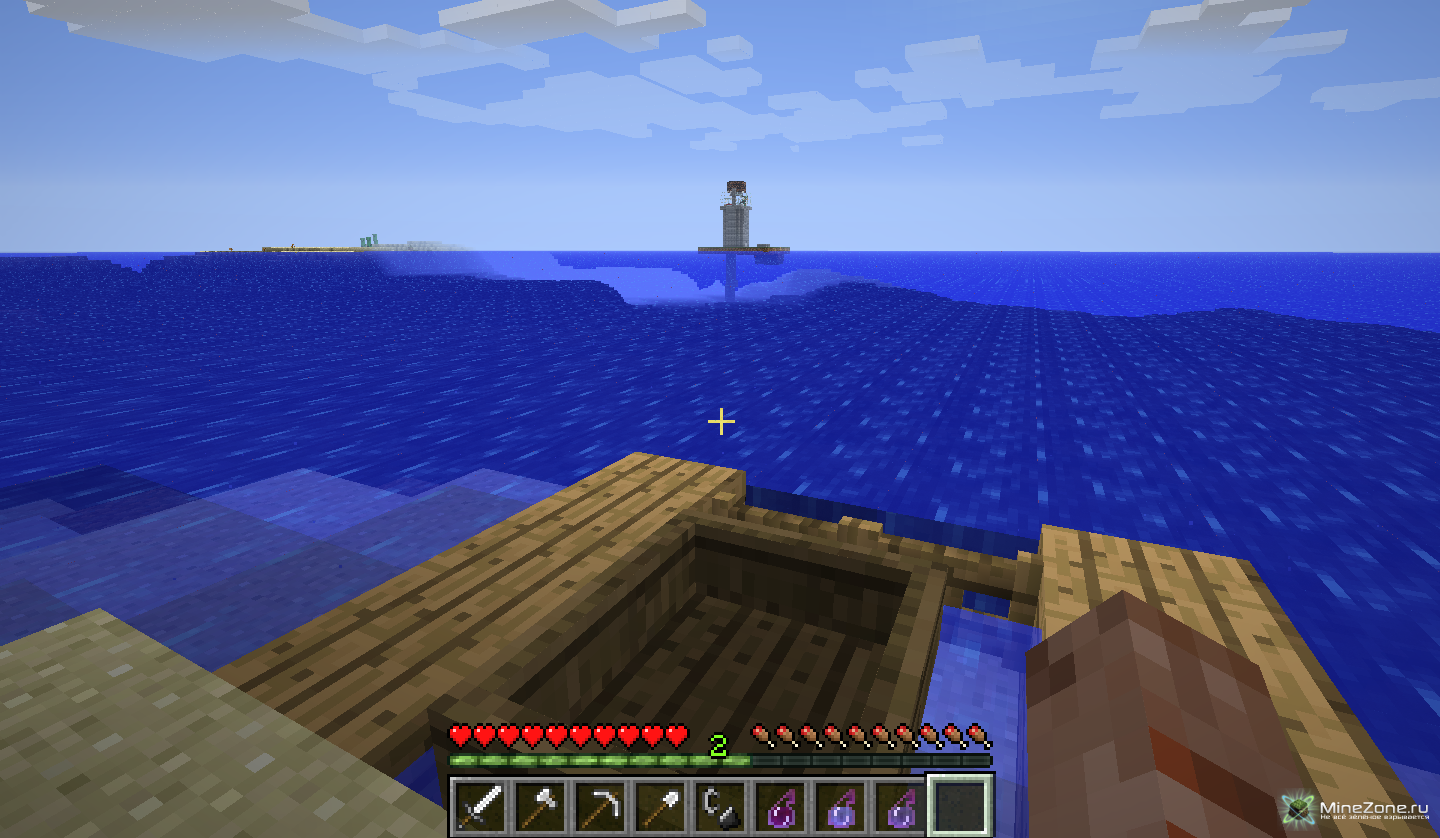Select the magenta splash potion slot
This screenshot has width=1440, height=838.
pyautogui.click(x=781, y=806)
